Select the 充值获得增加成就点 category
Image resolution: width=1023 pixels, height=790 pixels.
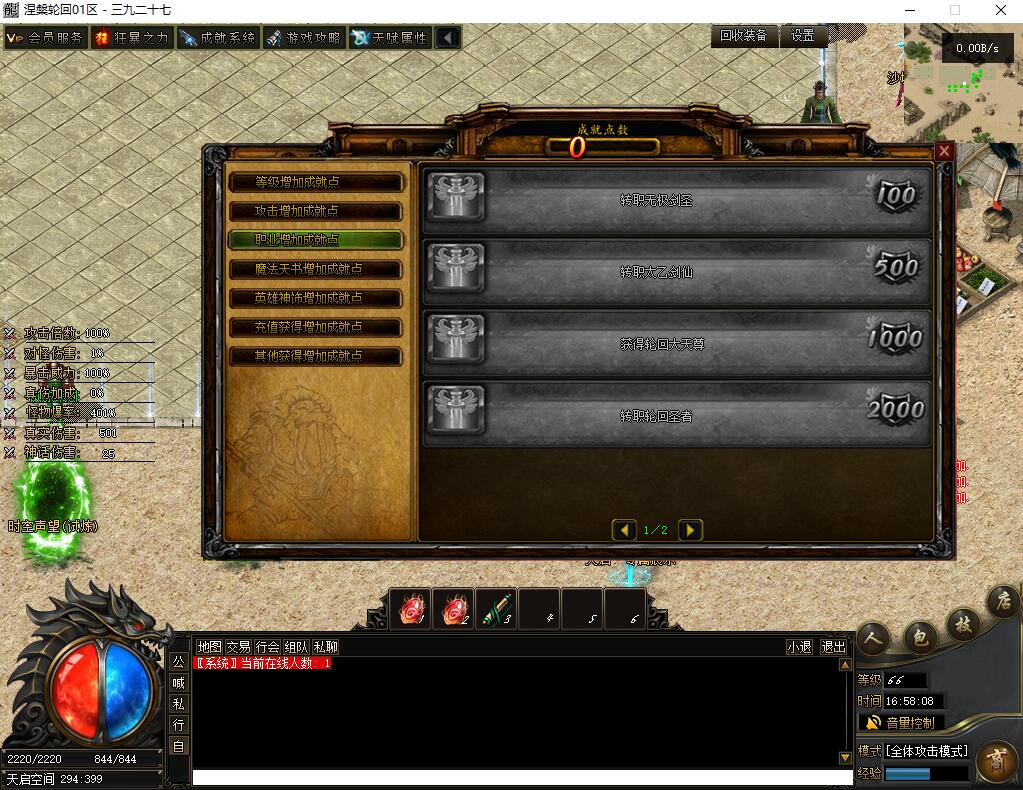click(315, 327)
